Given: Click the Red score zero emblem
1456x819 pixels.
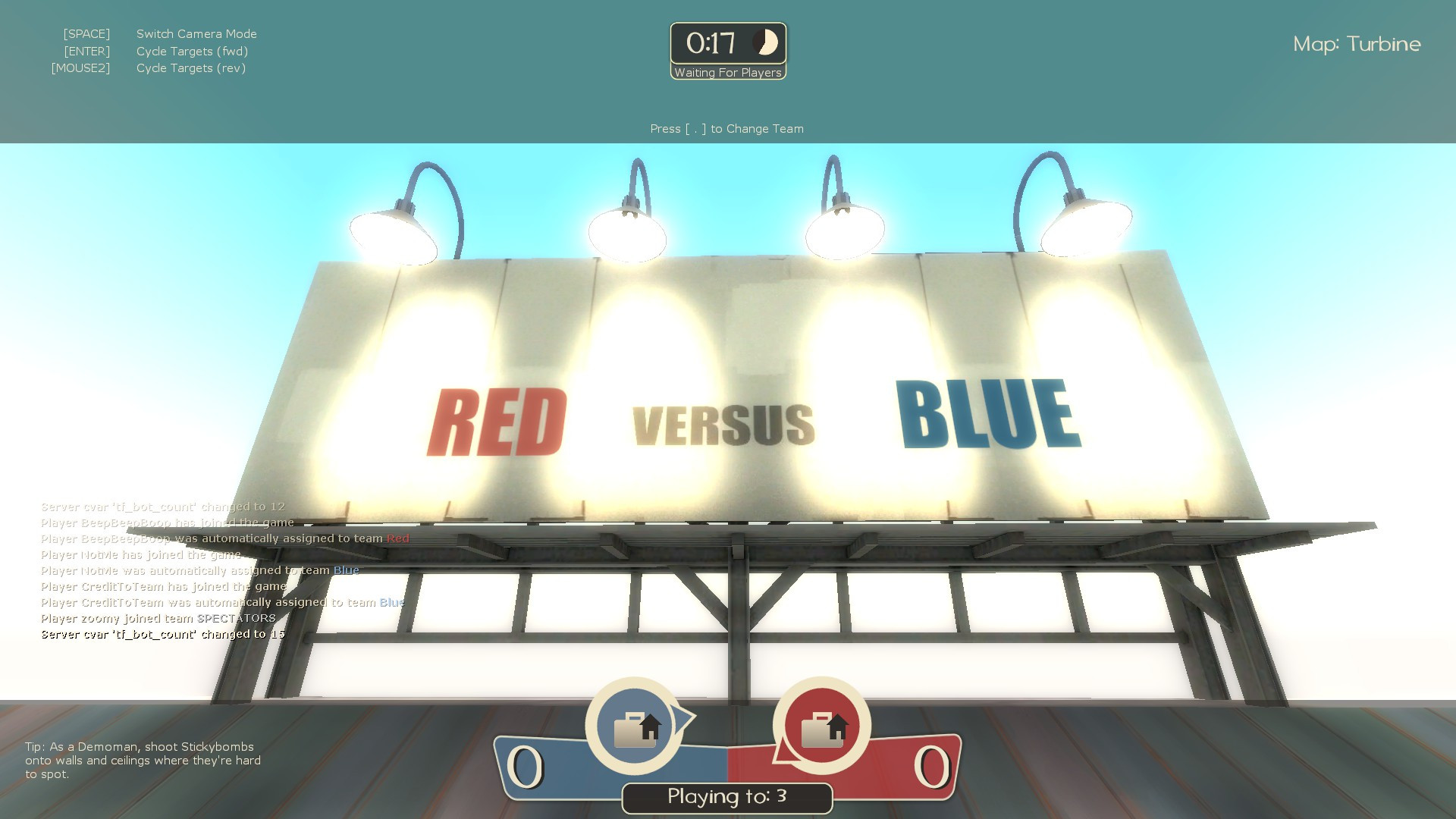Looking at the screenshot, I should pos(931,766).
